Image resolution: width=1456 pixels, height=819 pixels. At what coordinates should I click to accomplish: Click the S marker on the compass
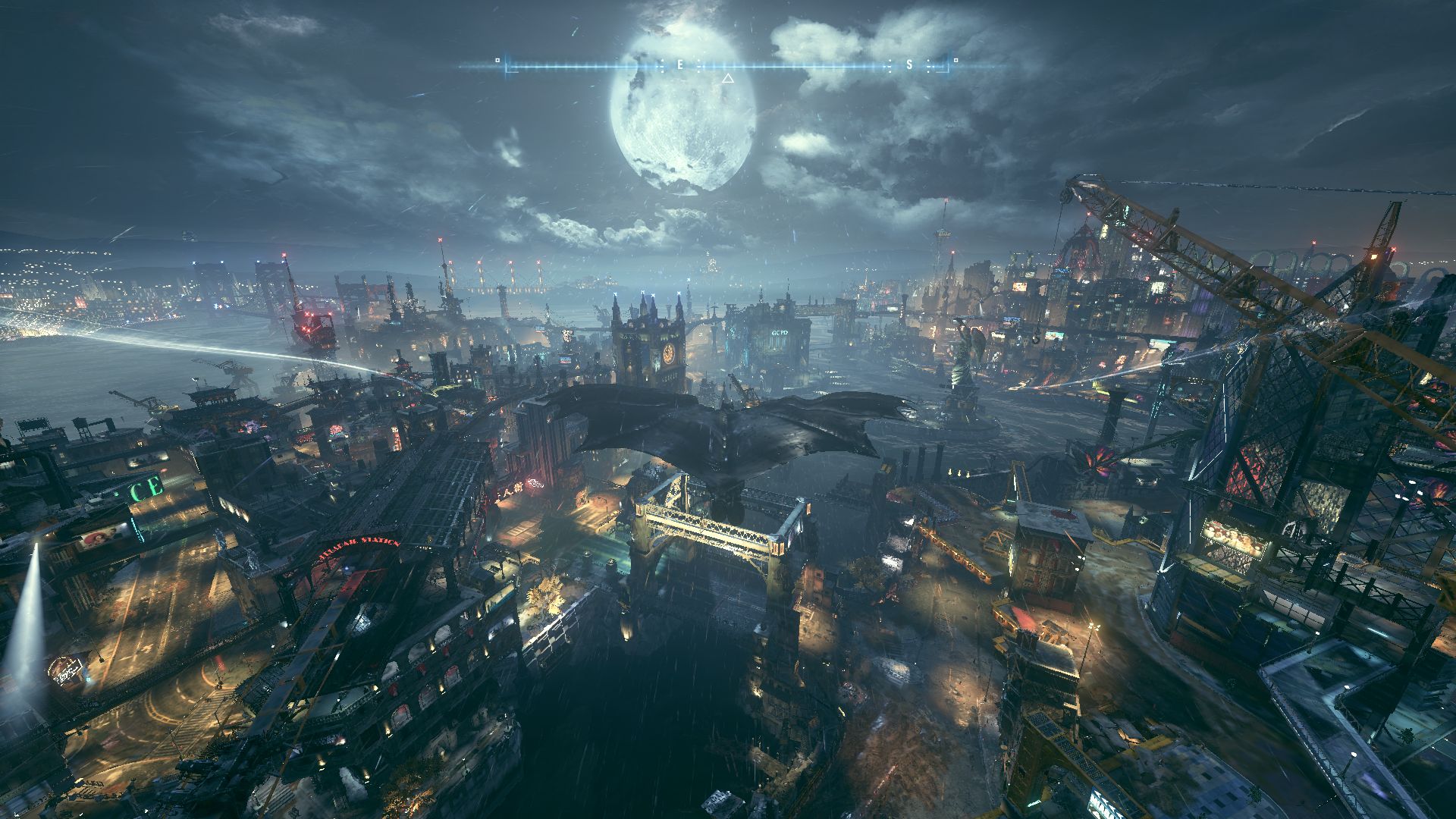909,65
